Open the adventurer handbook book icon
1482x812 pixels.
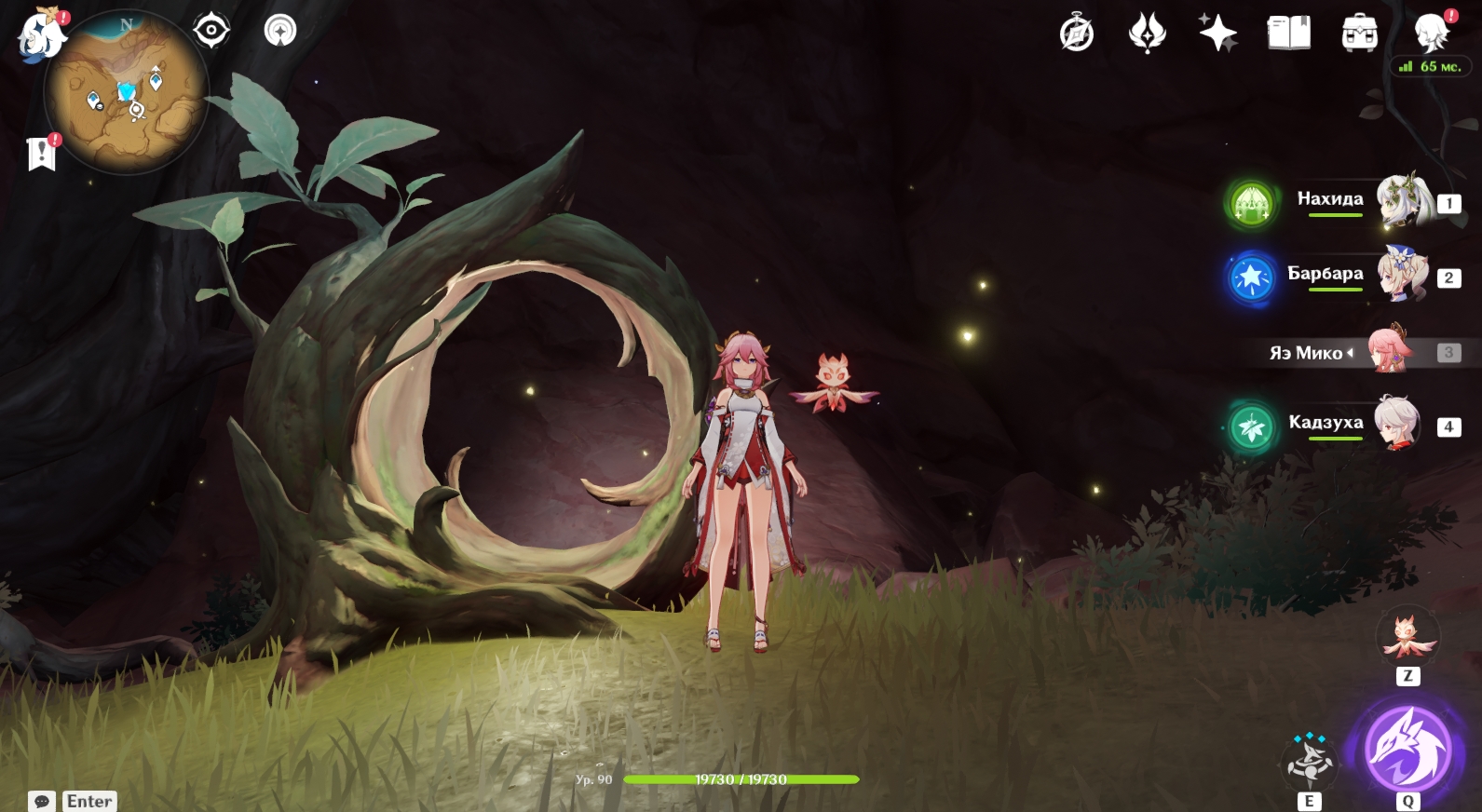pyautogui.click(x=1288, y=34)
